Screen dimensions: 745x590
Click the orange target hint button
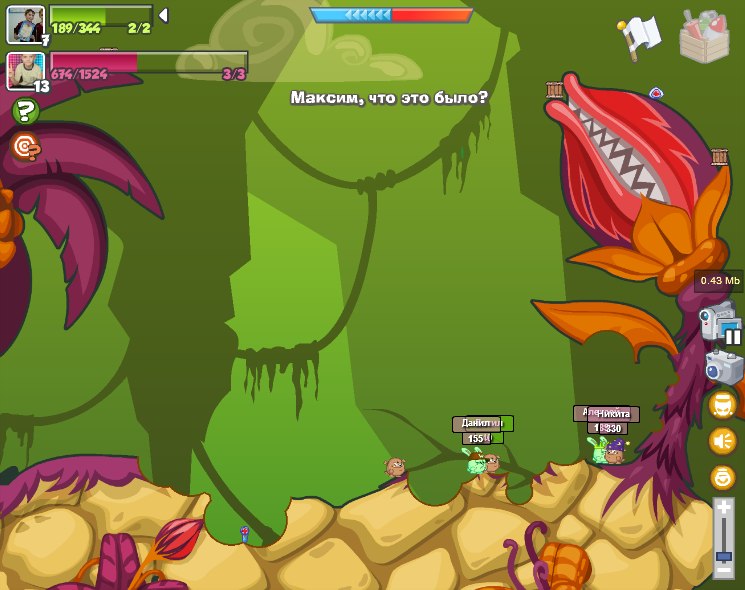26,148
